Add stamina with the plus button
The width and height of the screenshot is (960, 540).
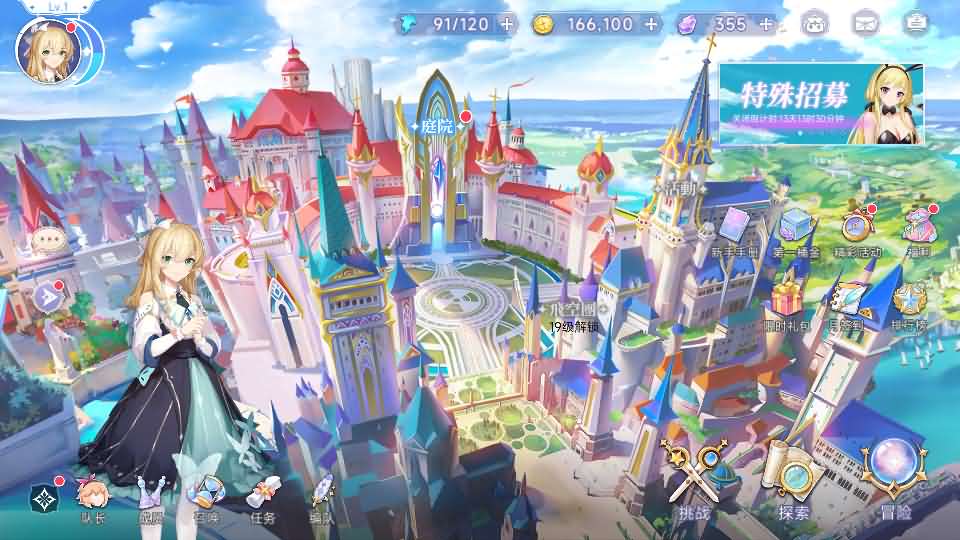click(508, 24)
